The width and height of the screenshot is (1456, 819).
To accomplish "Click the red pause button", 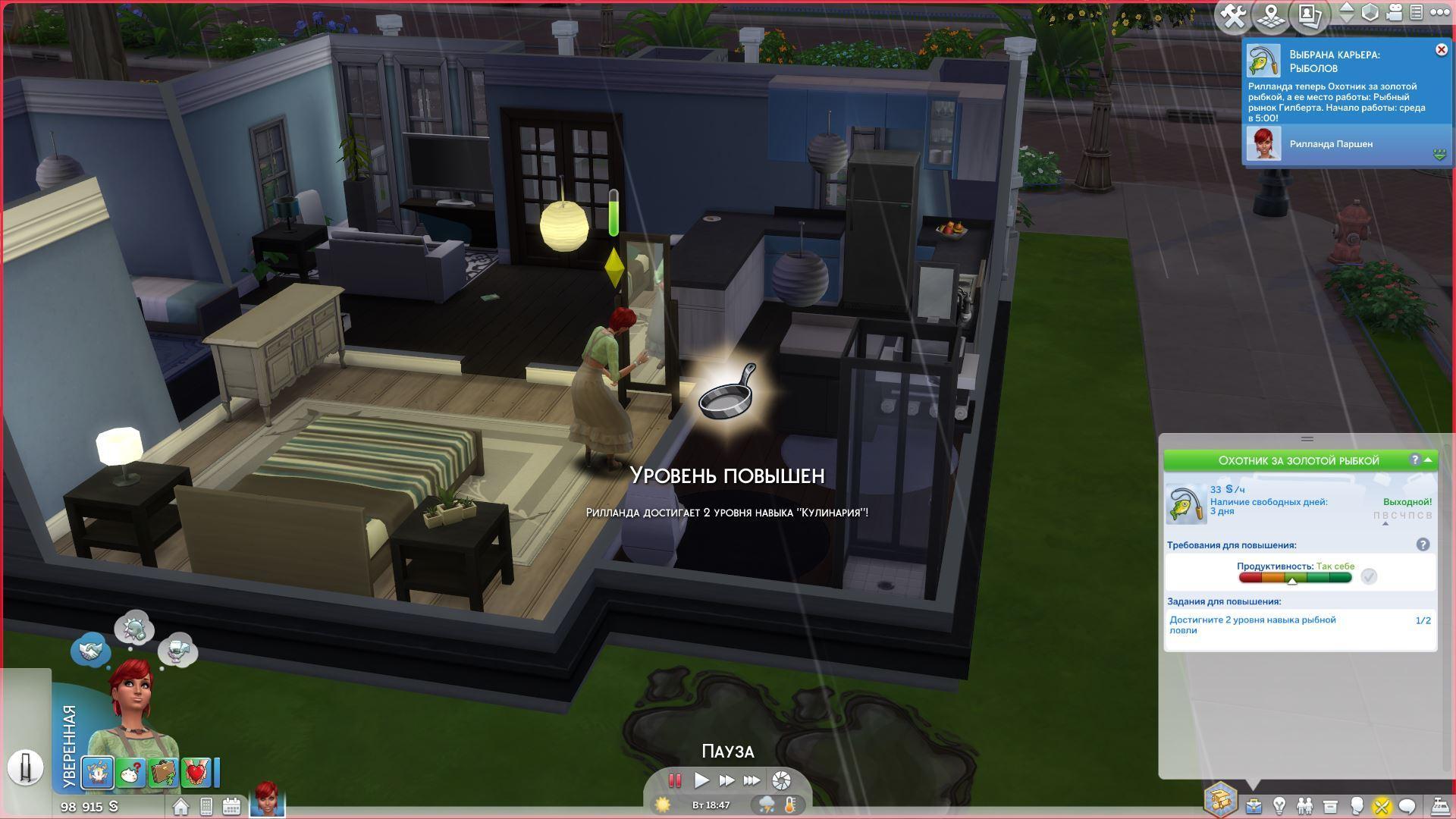I will [x=674, y=780].
